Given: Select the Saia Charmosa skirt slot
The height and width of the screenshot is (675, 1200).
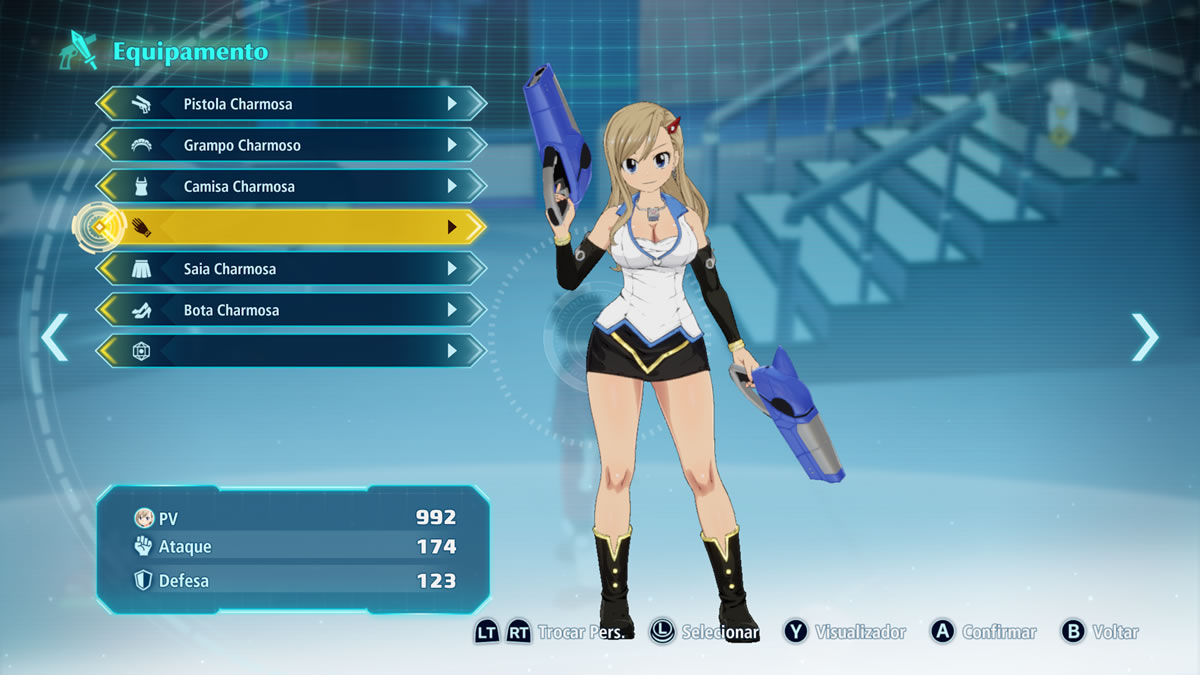Looking at the screenshot, I should point(290,269).
